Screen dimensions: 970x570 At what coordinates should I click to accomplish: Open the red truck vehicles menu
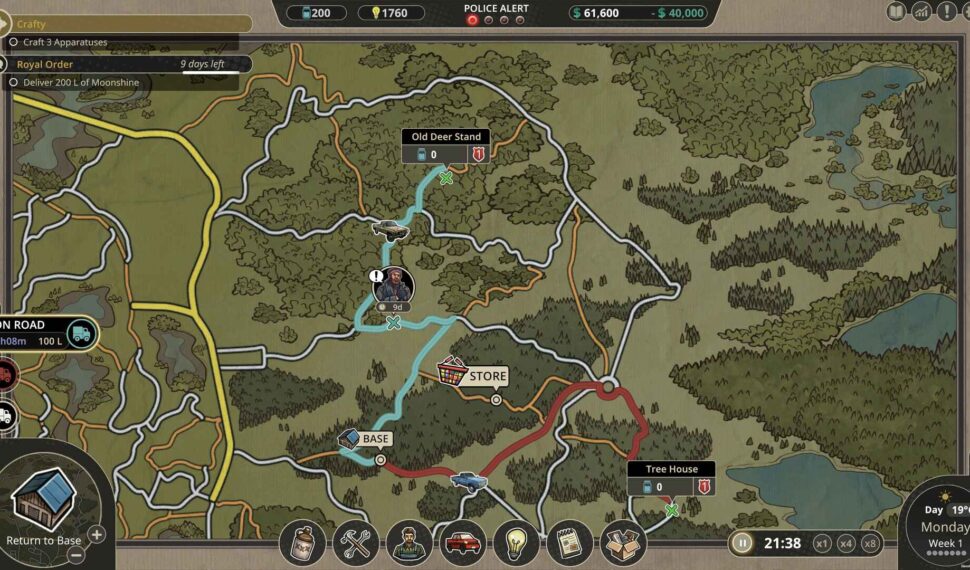[x=462, y=543]
